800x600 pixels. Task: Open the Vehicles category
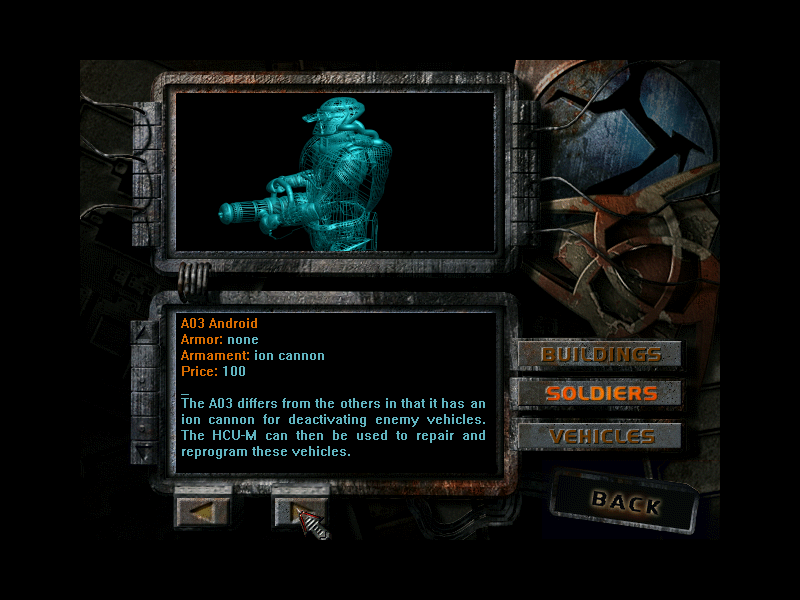pos(600,436)
